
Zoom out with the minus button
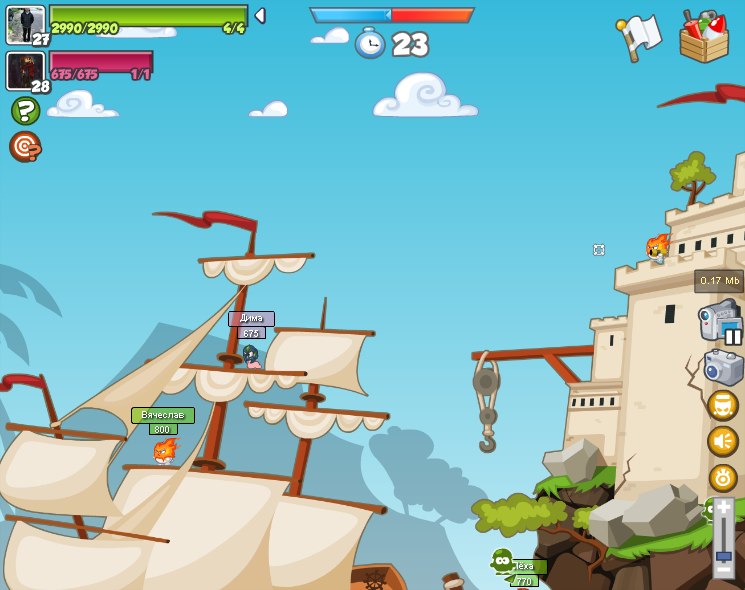click(723, 572)
